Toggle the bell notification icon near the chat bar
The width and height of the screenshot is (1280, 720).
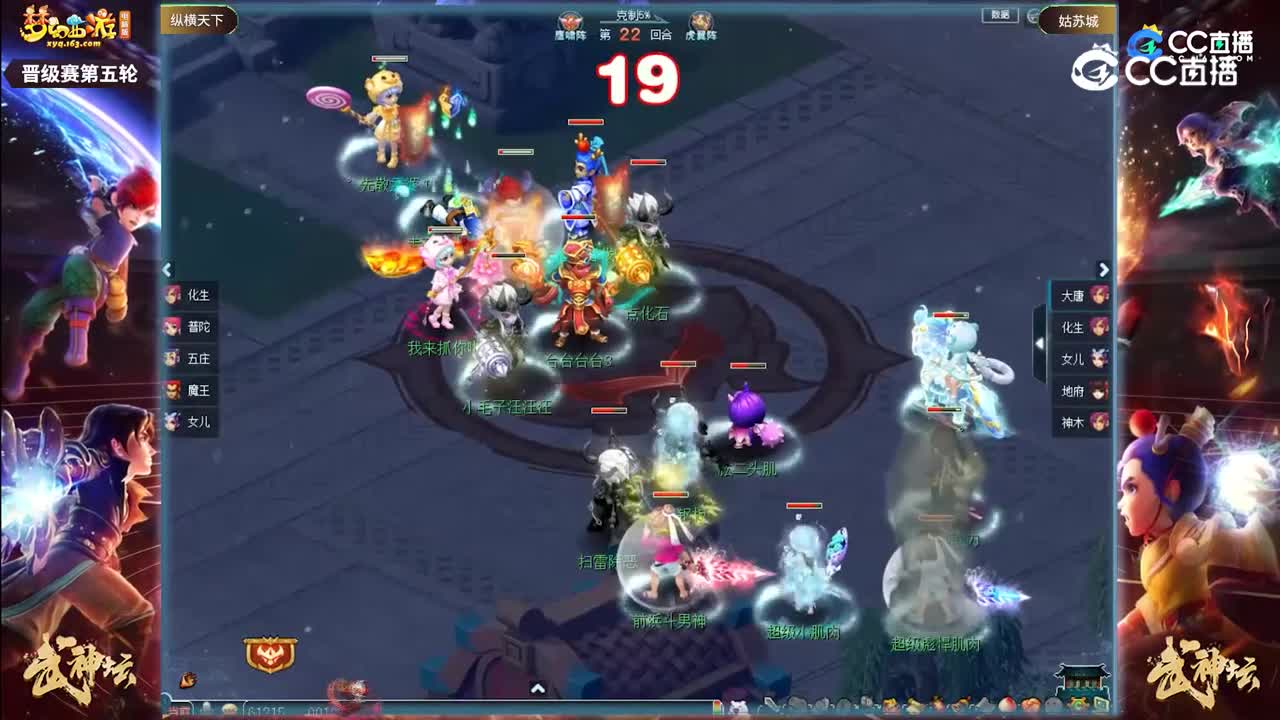tap(205, 710)
